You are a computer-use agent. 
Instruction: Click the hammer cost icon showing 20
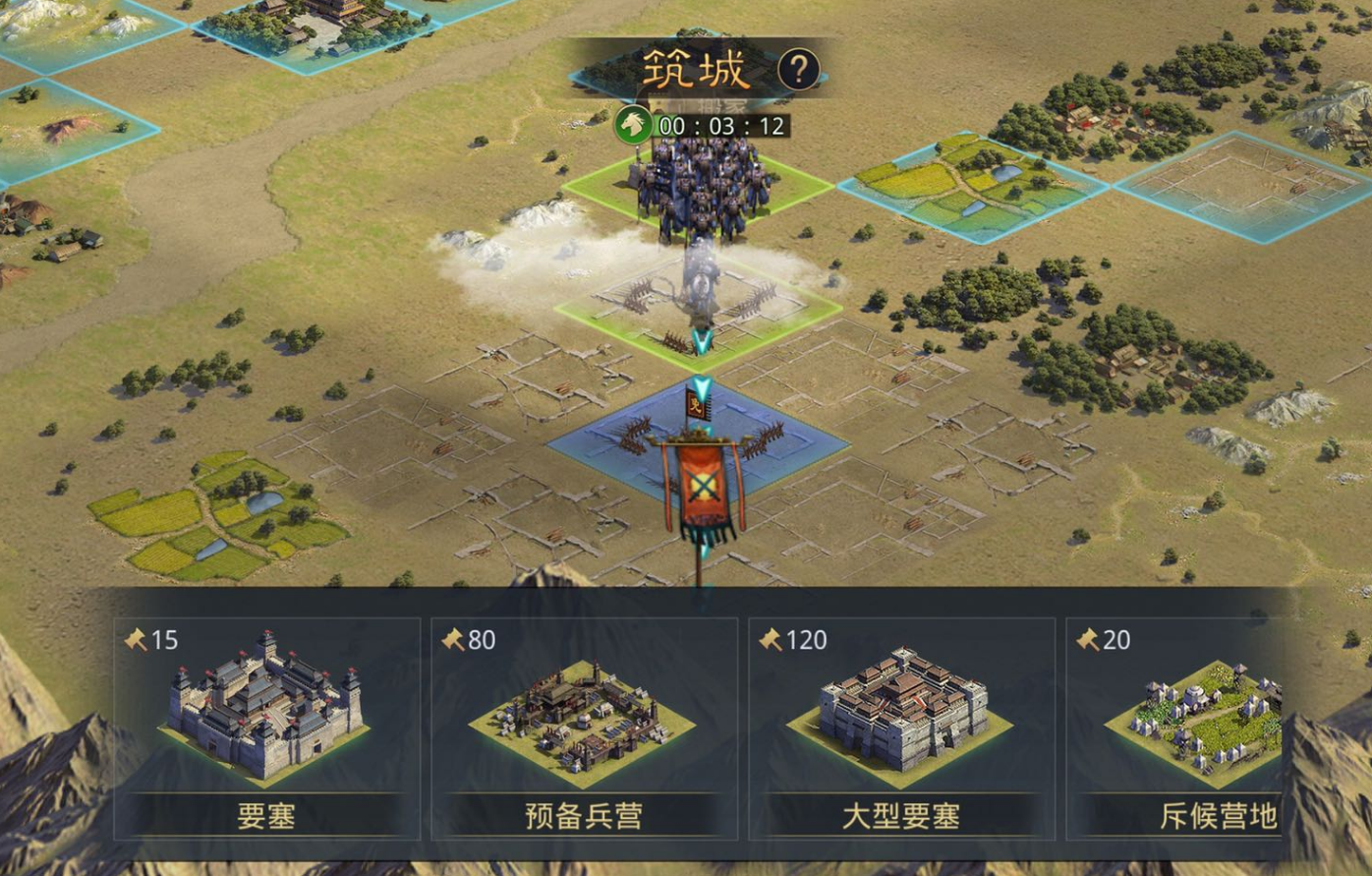(1091, 640)
